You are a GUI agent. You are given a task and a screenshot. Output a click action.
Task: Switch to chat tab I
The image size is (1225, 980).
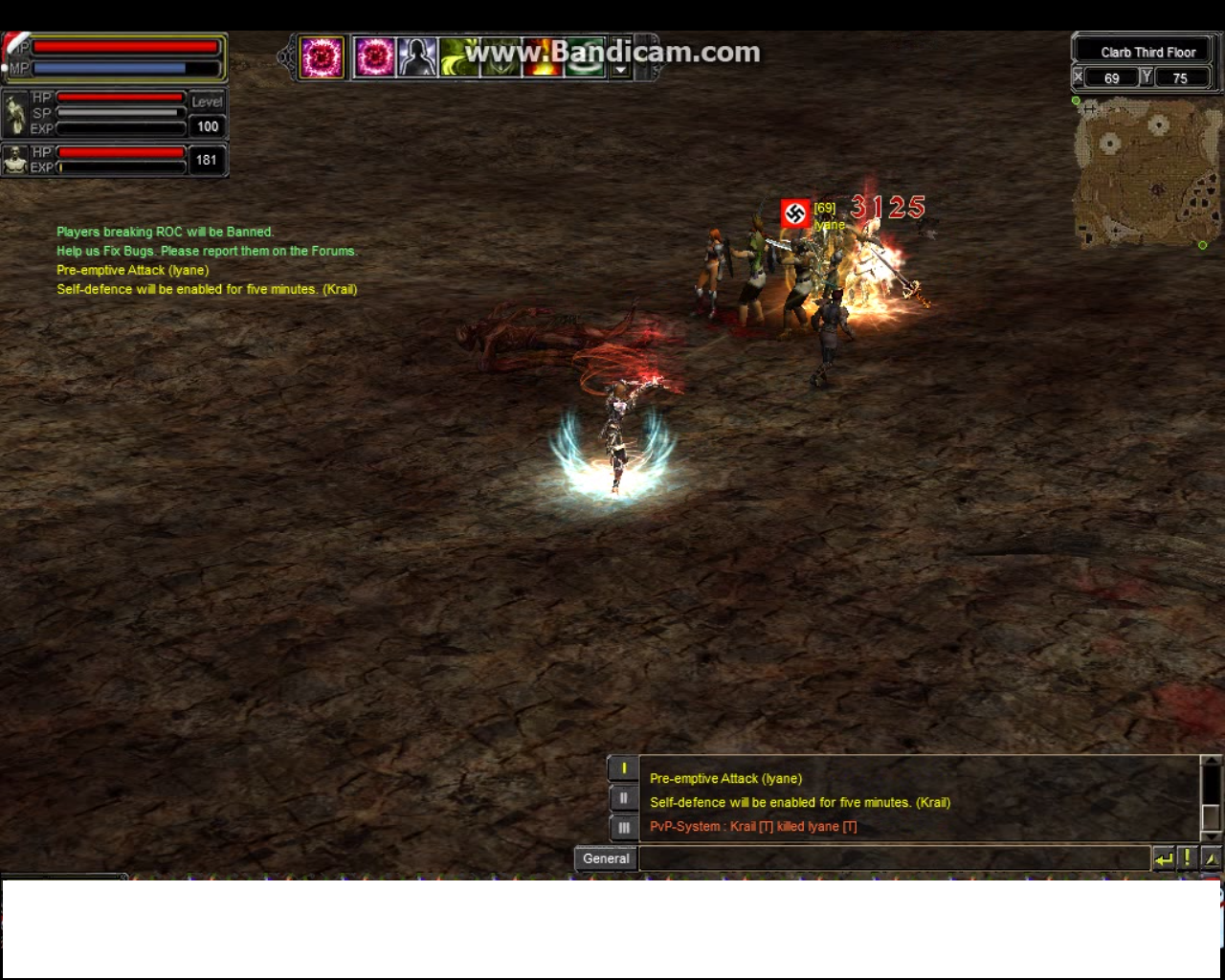pyautogui.click(x=623, y=768)
